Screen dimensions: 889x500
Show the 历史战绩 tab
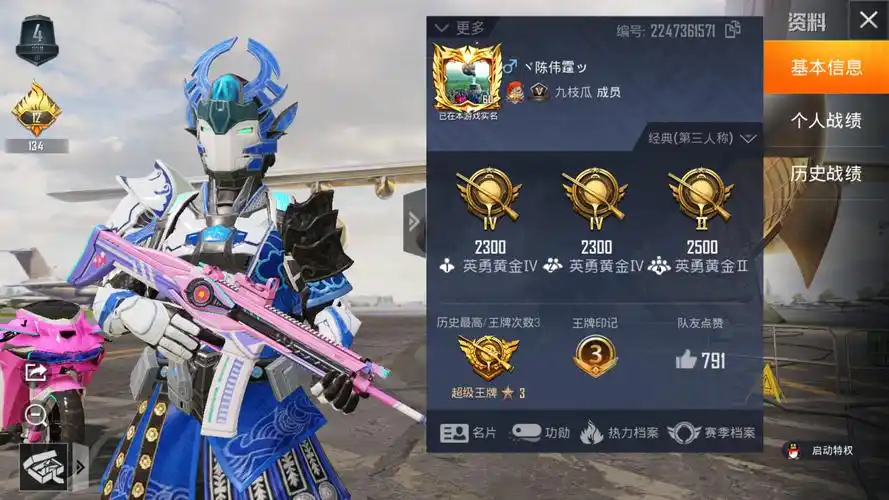tap(826, 173)
